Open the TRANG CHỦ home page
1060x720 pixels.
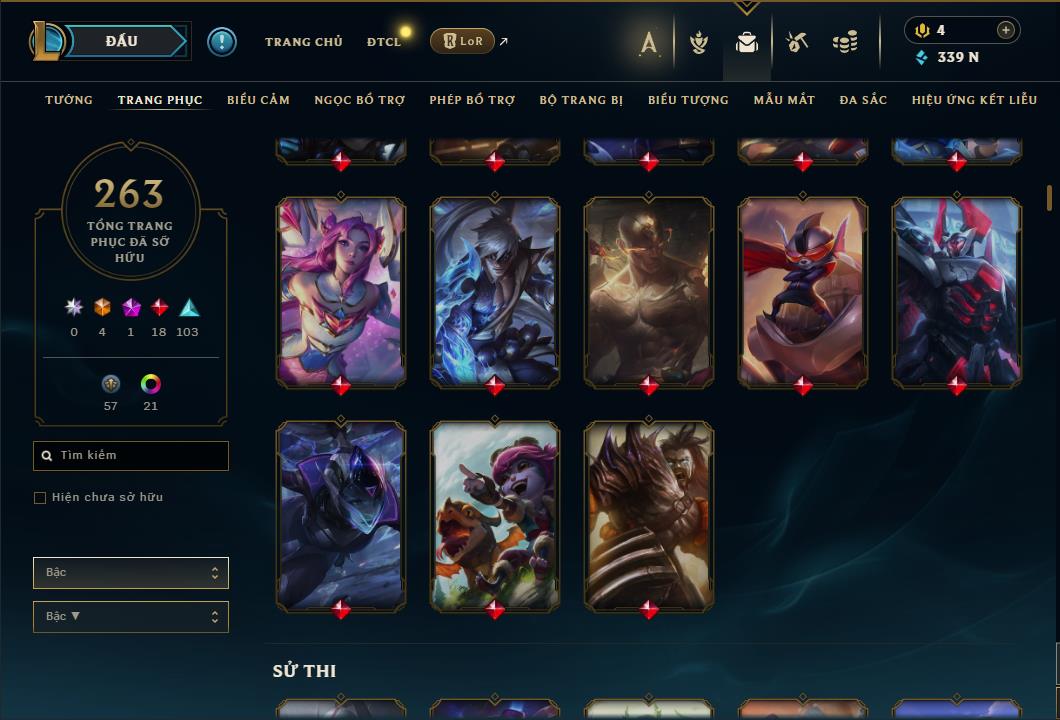(303, 42)
